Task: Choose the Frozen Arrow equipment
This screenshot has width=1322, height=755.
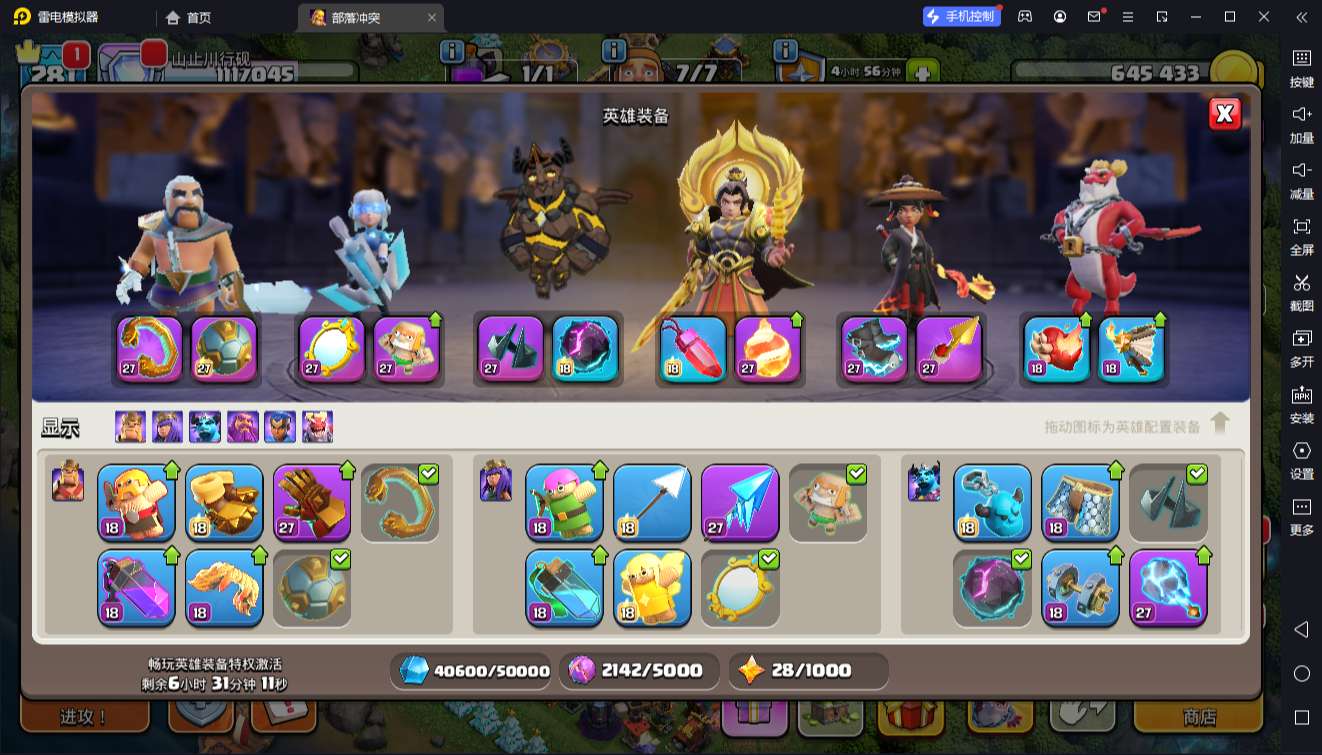Action: coord(740,502)
